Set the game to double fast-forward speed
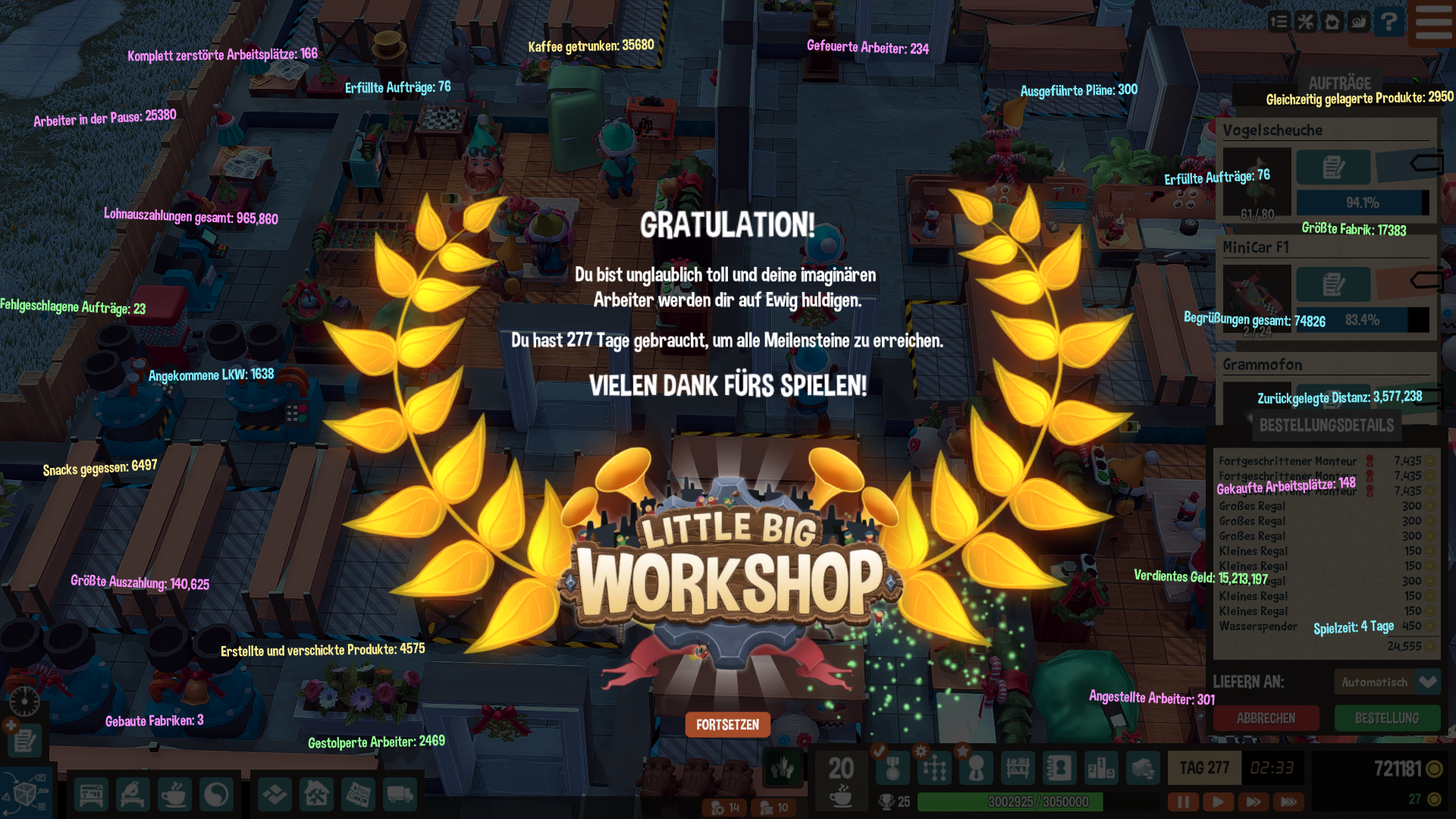The height and width of the screenshot is (819, 1456). (1253, 801)
